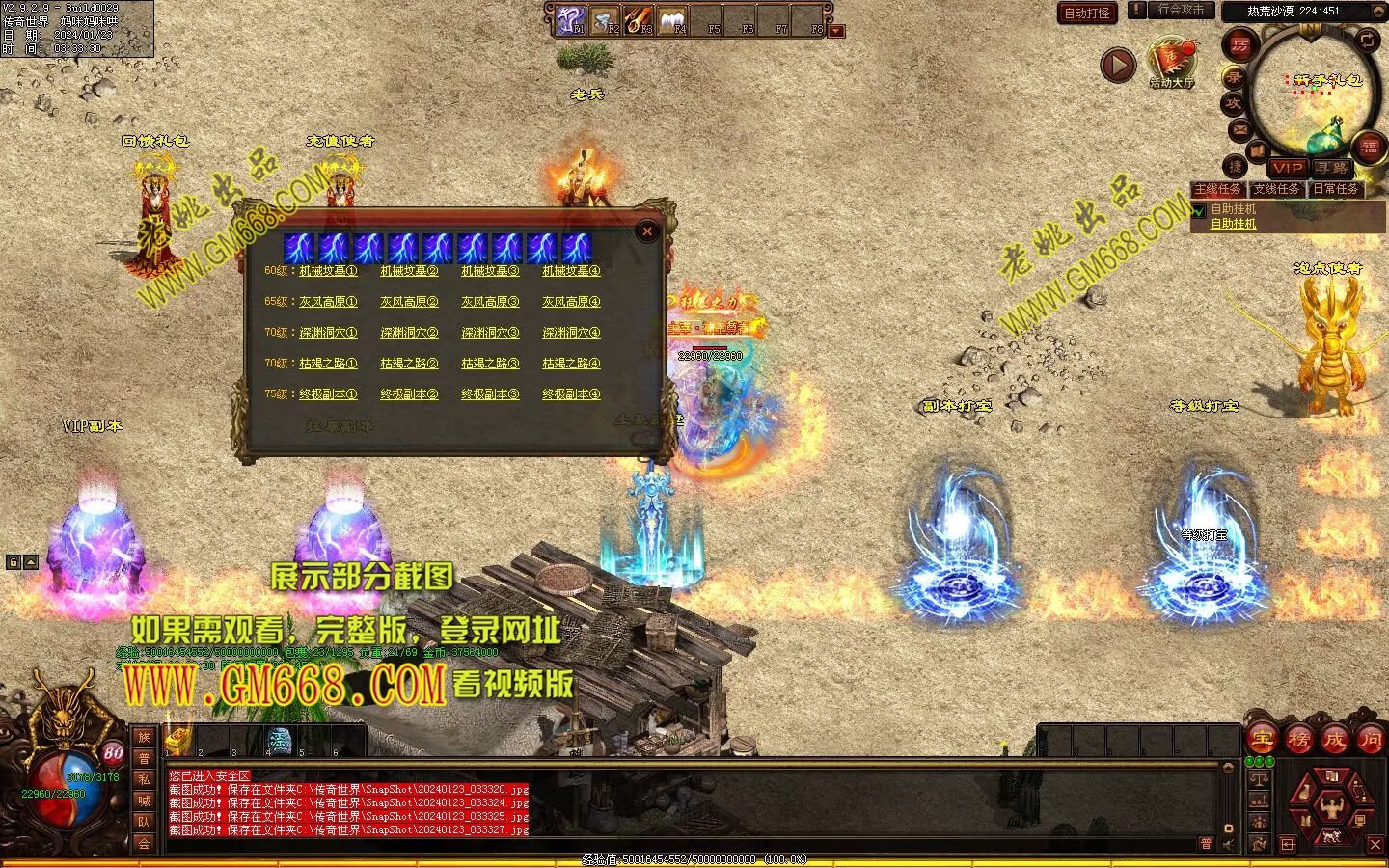Screen dimensions: 1389x868
Task: Open the 宝 treasure shop button
Action: [x=1262, y=739]
